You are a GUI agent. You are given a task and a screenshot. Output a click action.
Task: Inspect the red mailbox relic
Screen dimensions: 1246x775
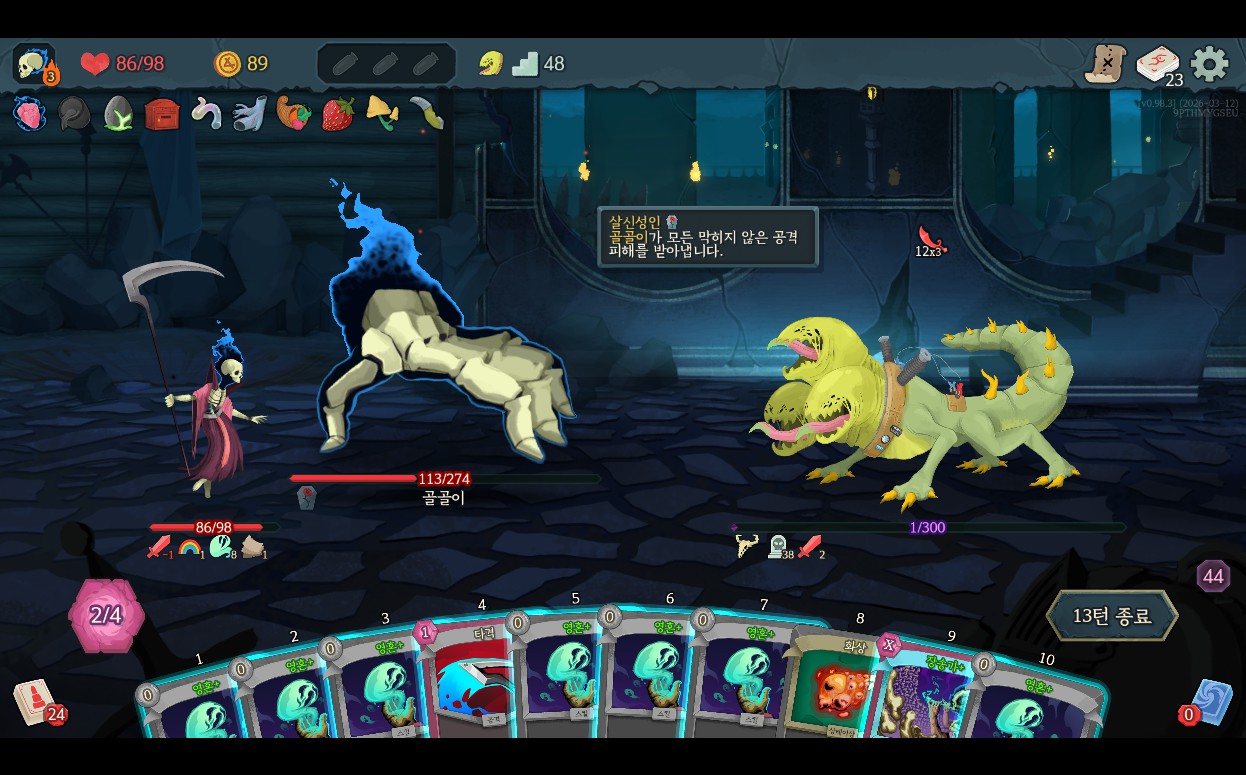click(x=162, y=114)
